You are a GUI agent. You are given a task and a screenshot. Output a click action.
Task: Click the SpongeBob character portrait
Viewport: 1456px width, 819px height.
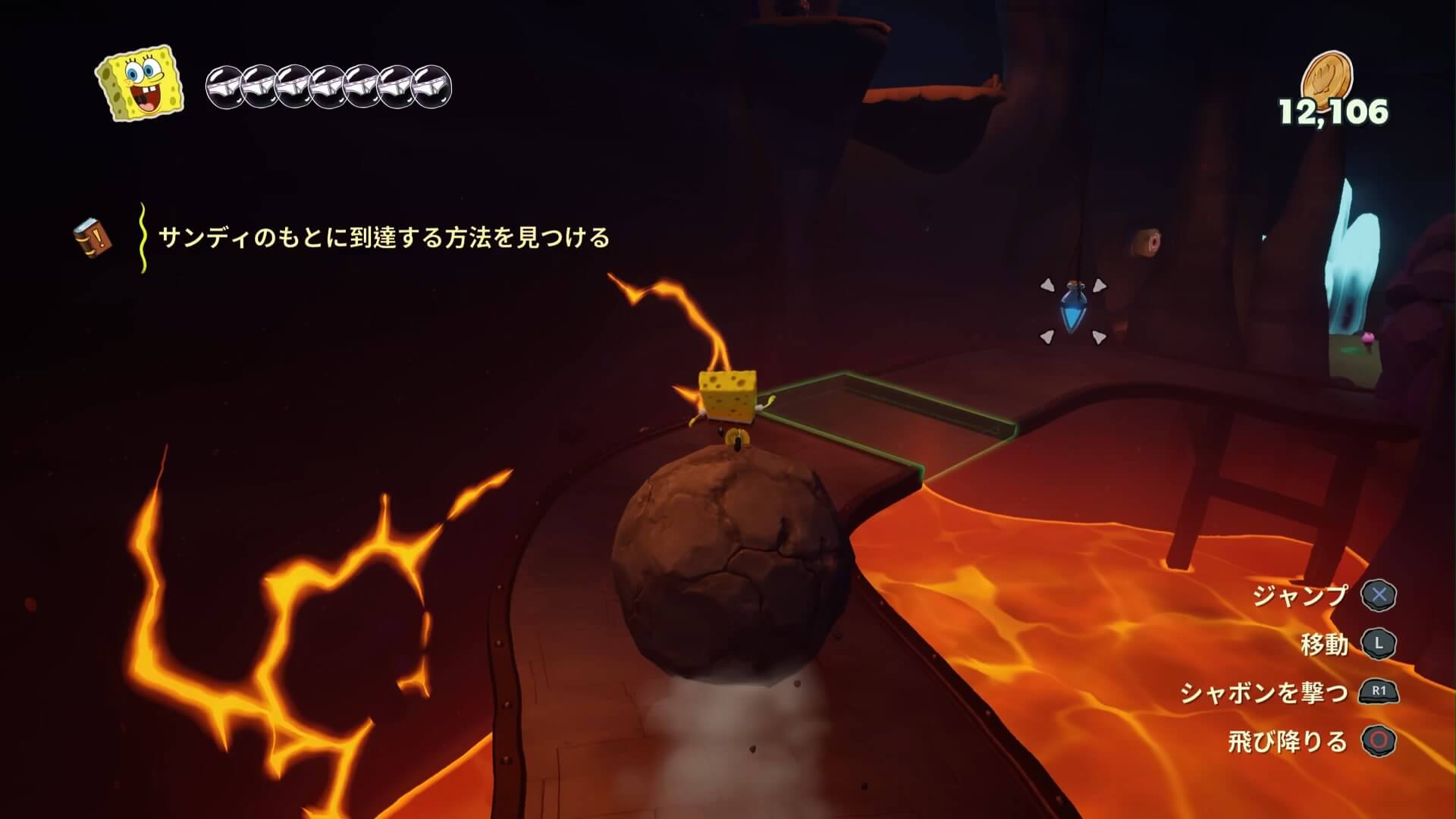pos(140,83)
